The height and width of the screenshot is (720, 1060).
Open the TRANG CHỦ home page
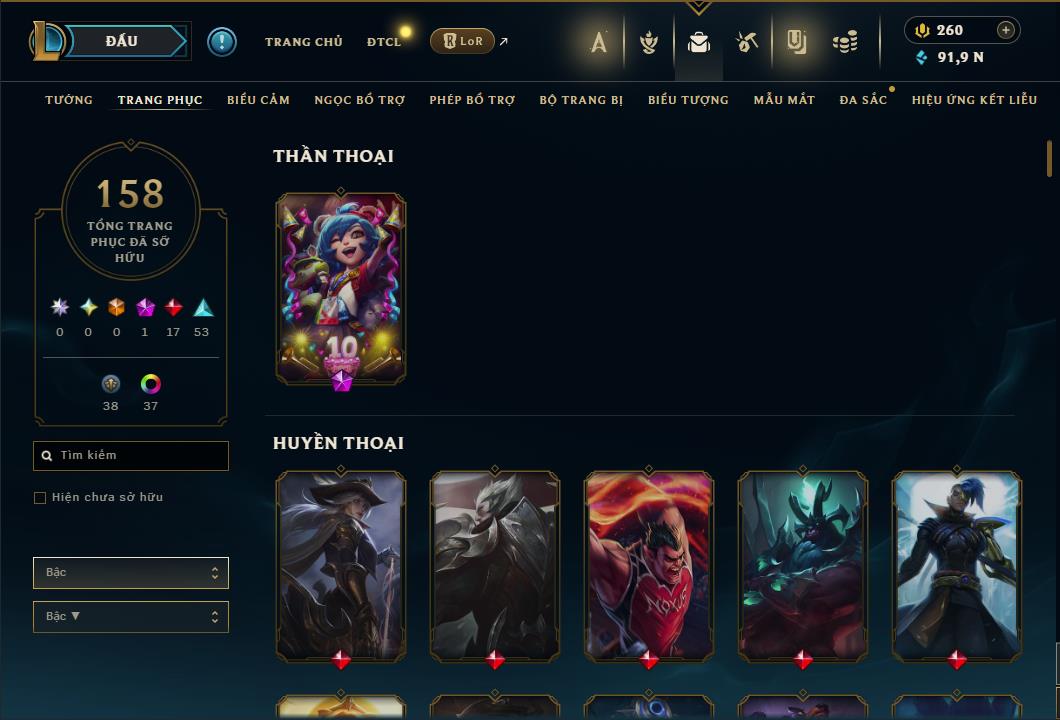click(x=303, y=42)
